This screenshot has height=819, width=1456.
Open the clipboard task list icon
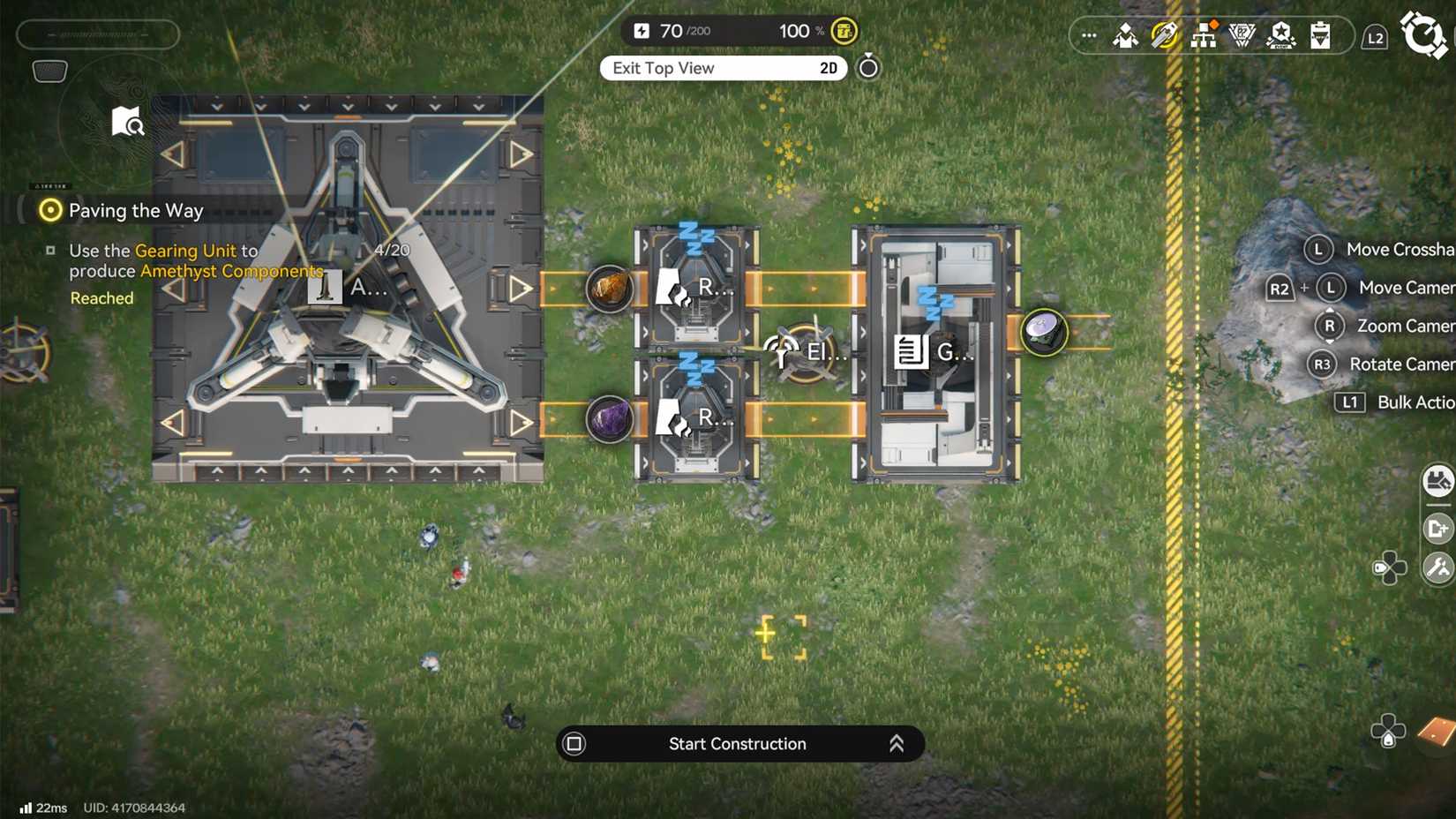tap(1320, 36)
